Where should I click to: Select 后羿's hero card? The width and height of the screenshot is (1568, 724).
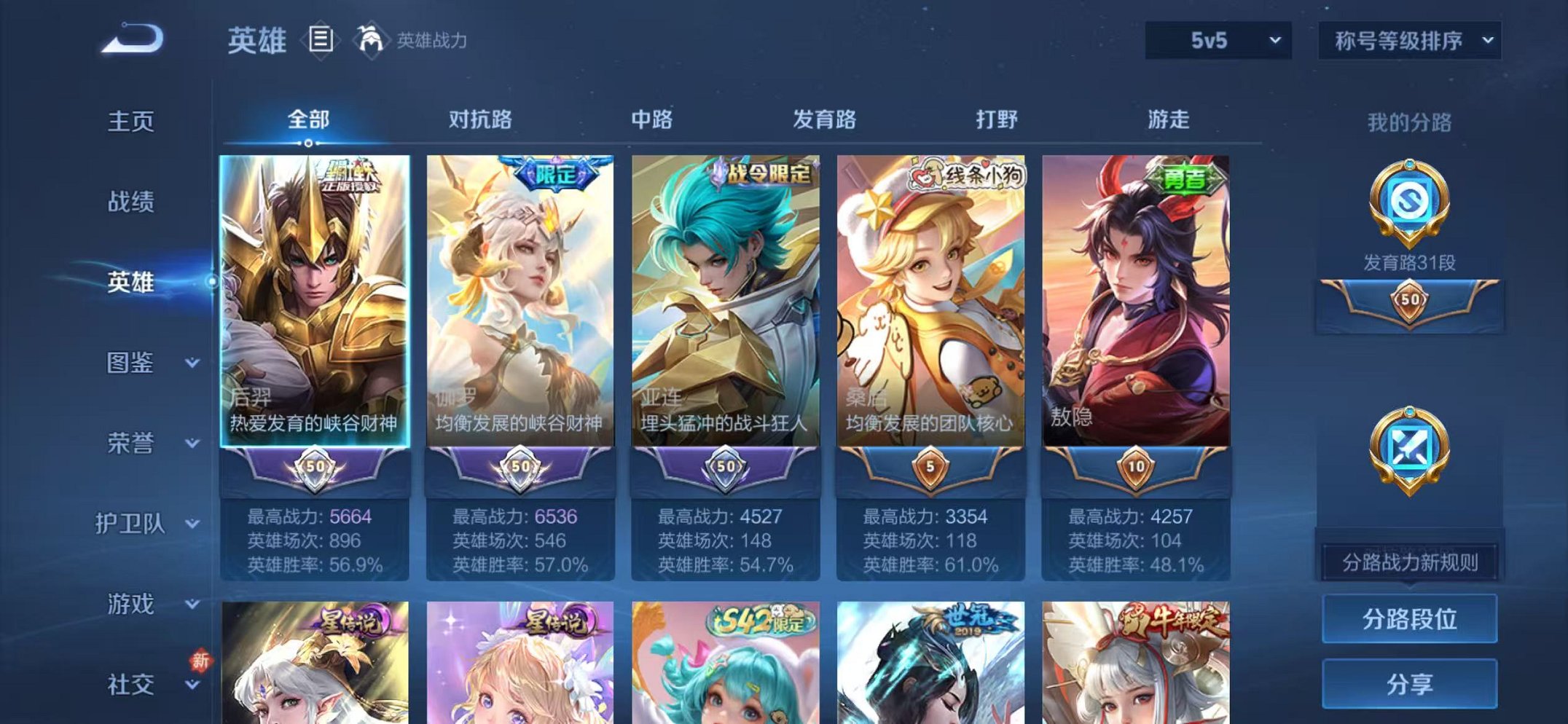click(x=313, y=306)
